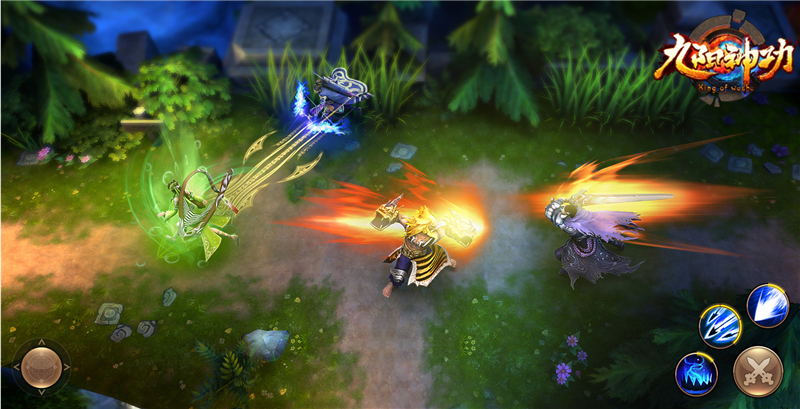
Task: Click the joystick's right arrow
Action: coord(66,367)
